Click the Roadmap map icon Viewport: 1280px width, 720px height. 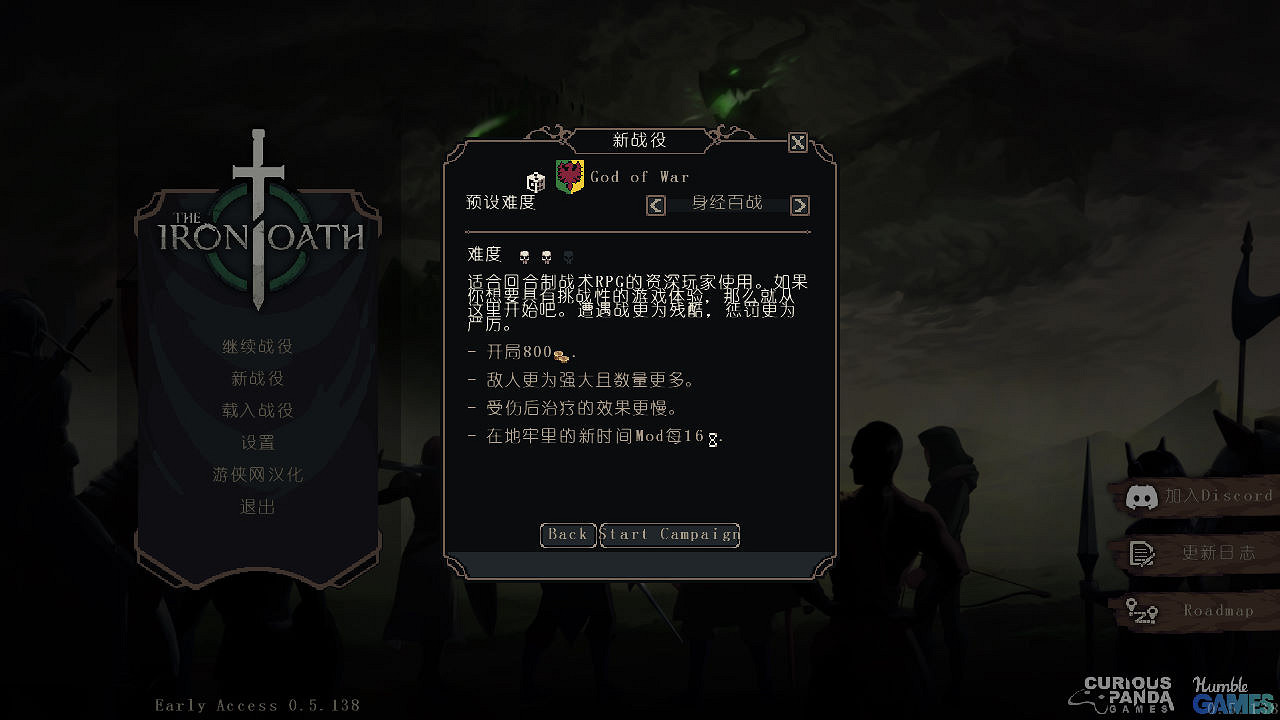pos(1141,610)
